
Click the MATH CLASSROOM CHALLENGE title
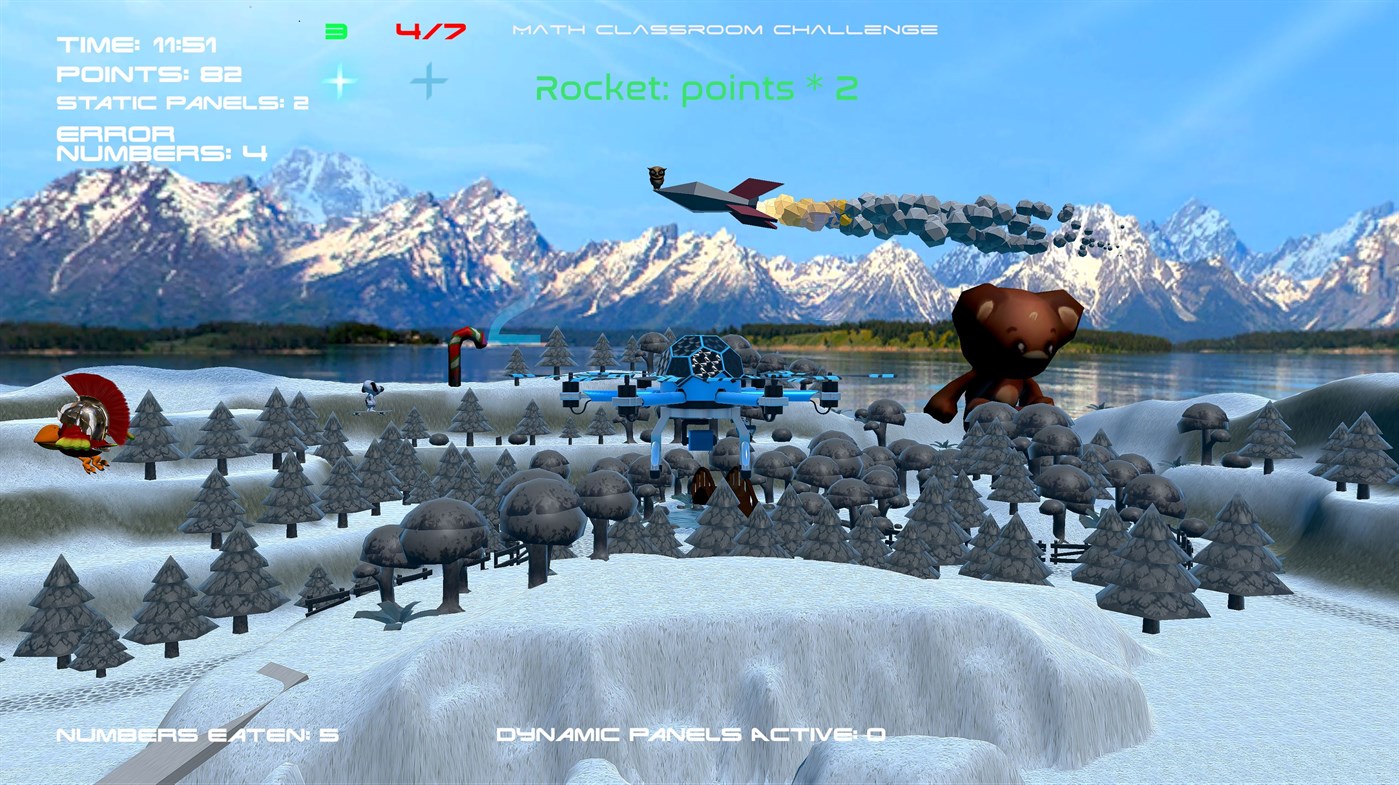(x=723, y=29)
